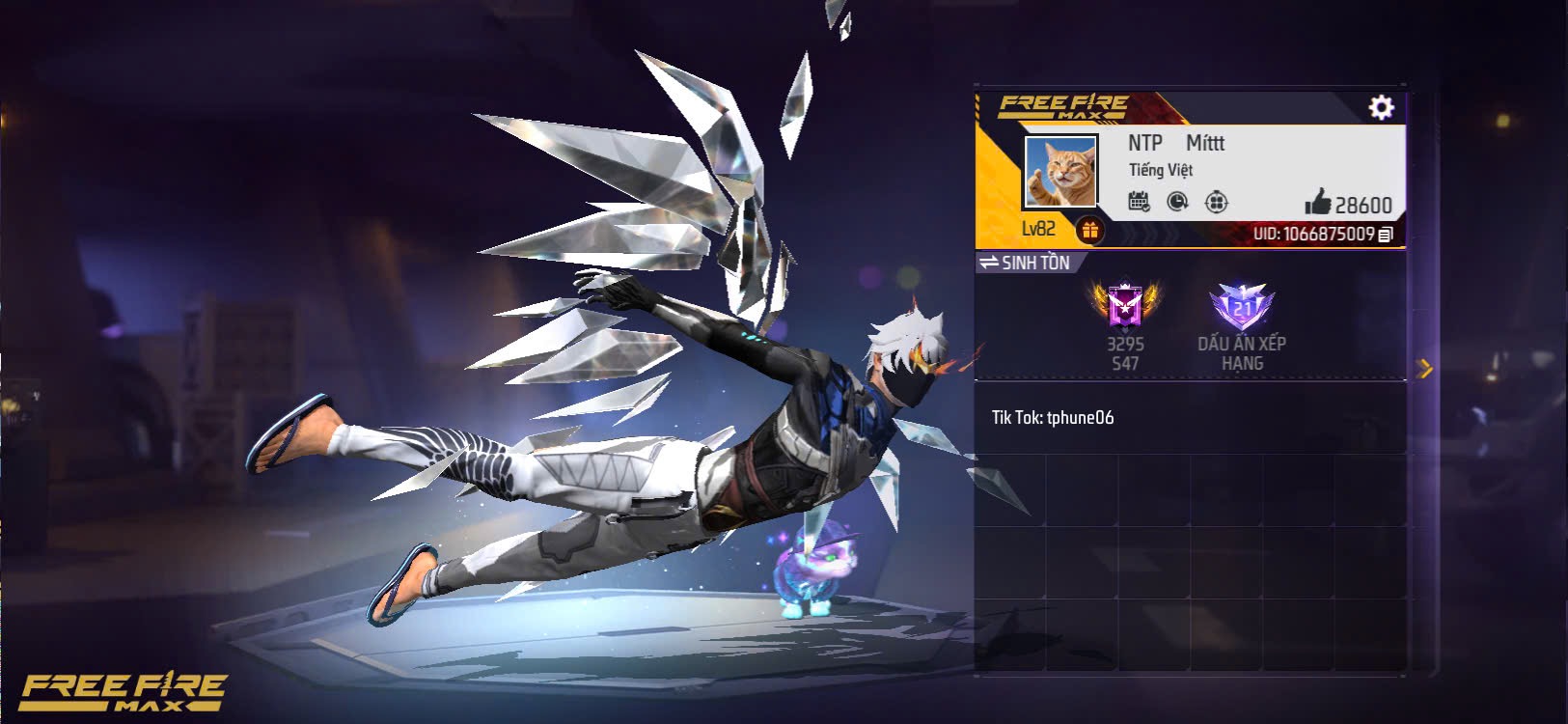The width and height of the screenshot is (1568, 724).
Task: Open the Tiếng Việt language selector
Action: click(x=1161, y=171)
